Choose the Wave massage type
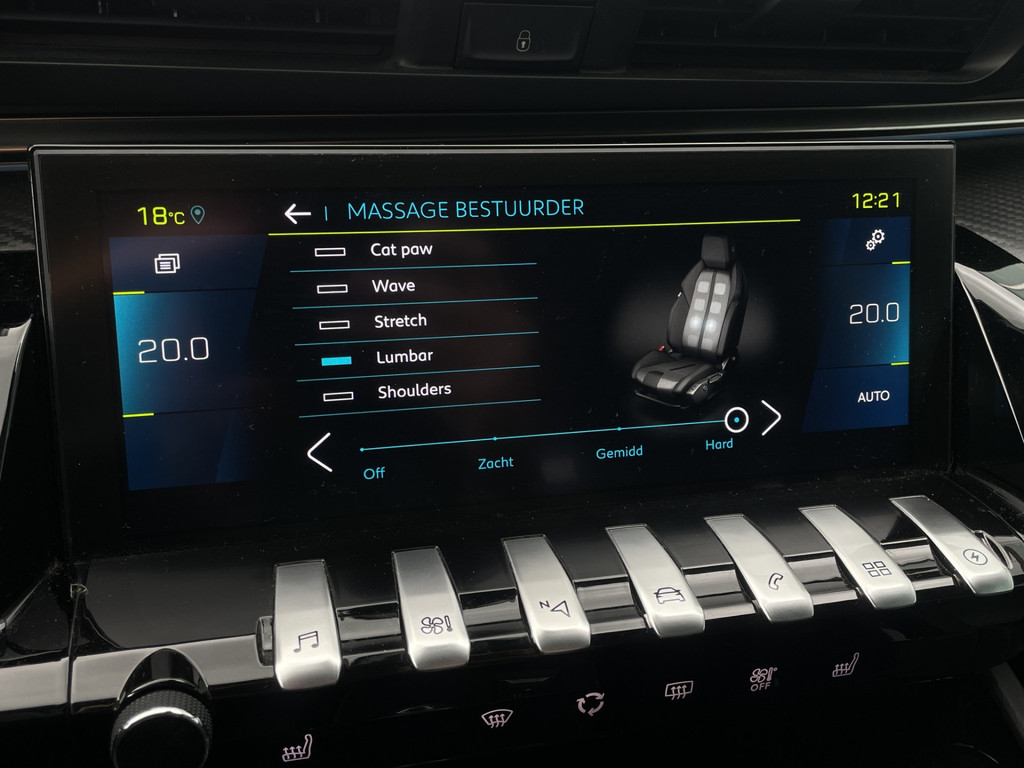Screen dimensions: 1024x768 click(392, 286)
